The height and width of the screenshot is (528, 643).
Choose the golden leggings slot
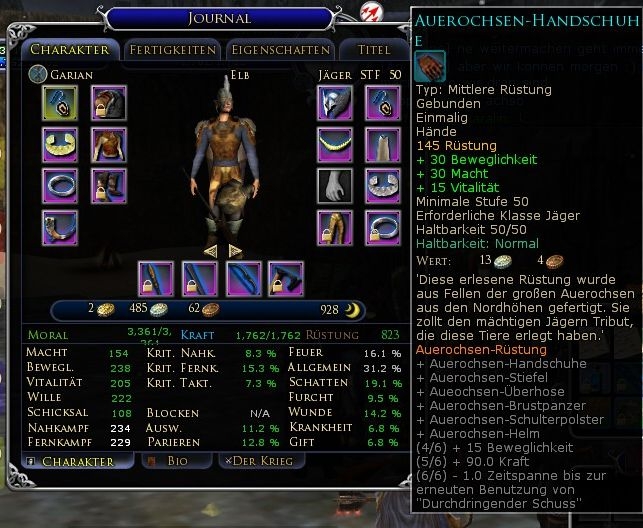click(334, 228)
